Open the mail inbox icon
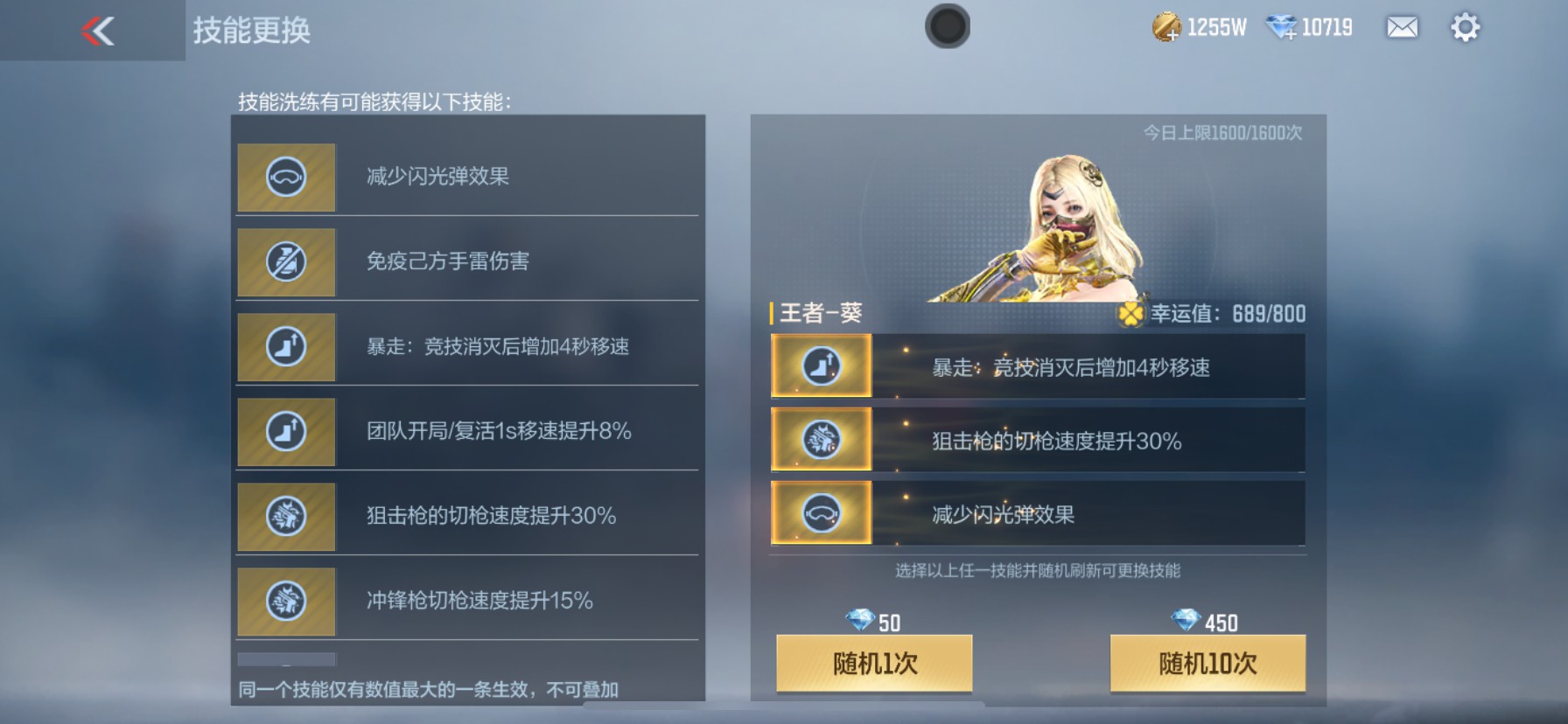This screenshot has height=724, width=1568. coord(1401,28)
